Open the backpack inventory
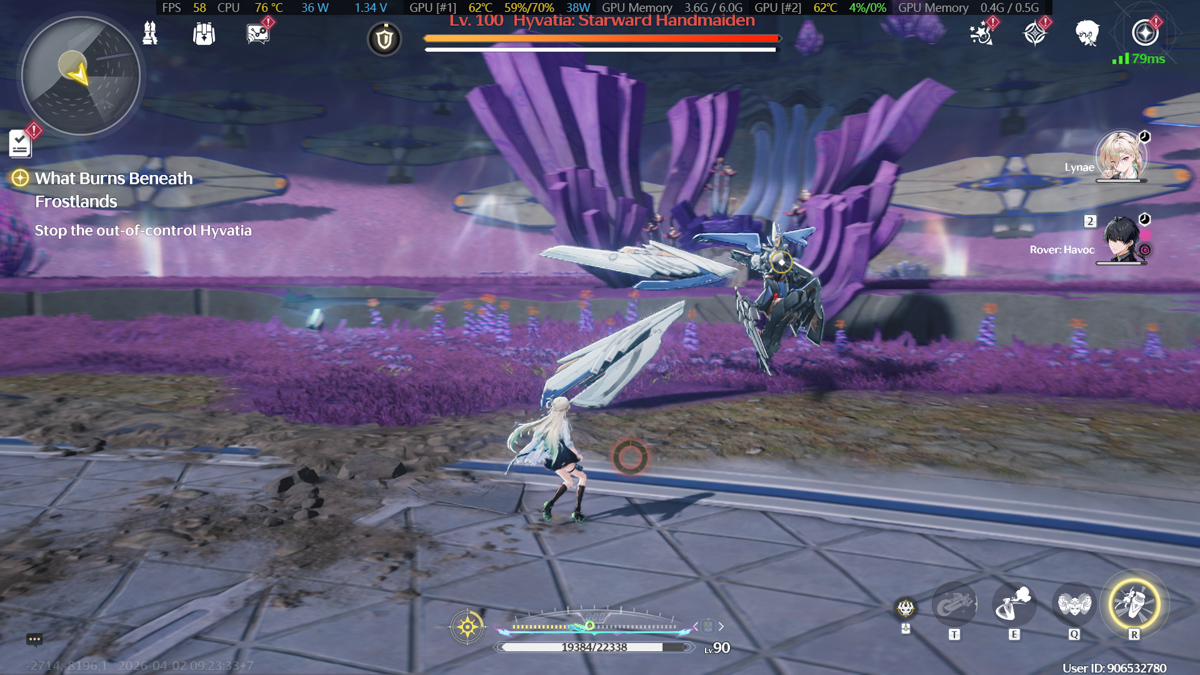 [x=204, y=34]
